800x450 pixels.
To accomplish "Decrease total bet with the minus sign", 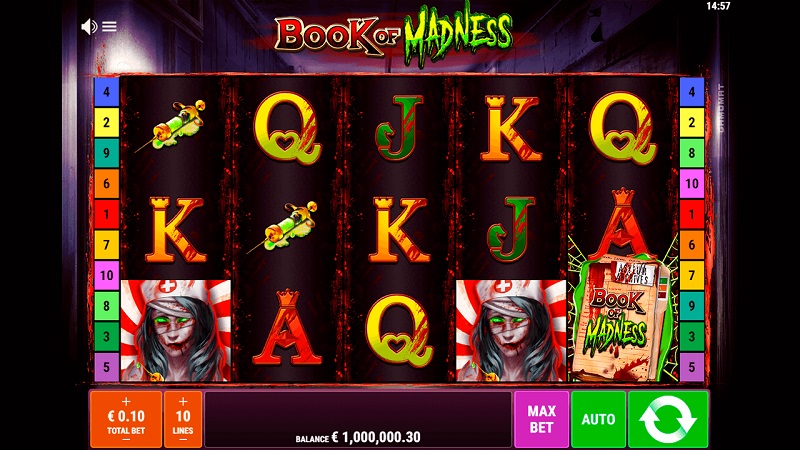I will [126, 438].
